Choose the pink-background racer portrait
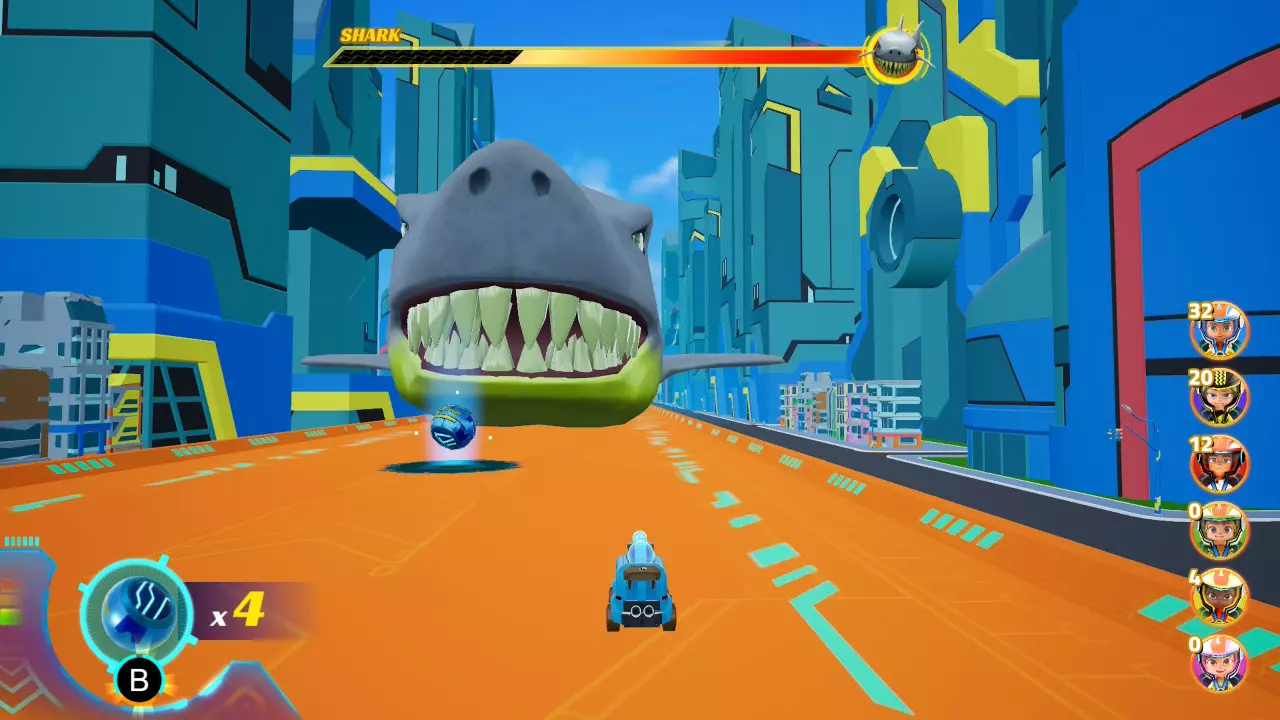This screenshot has height=720, width=1280. pos(1220,662)
